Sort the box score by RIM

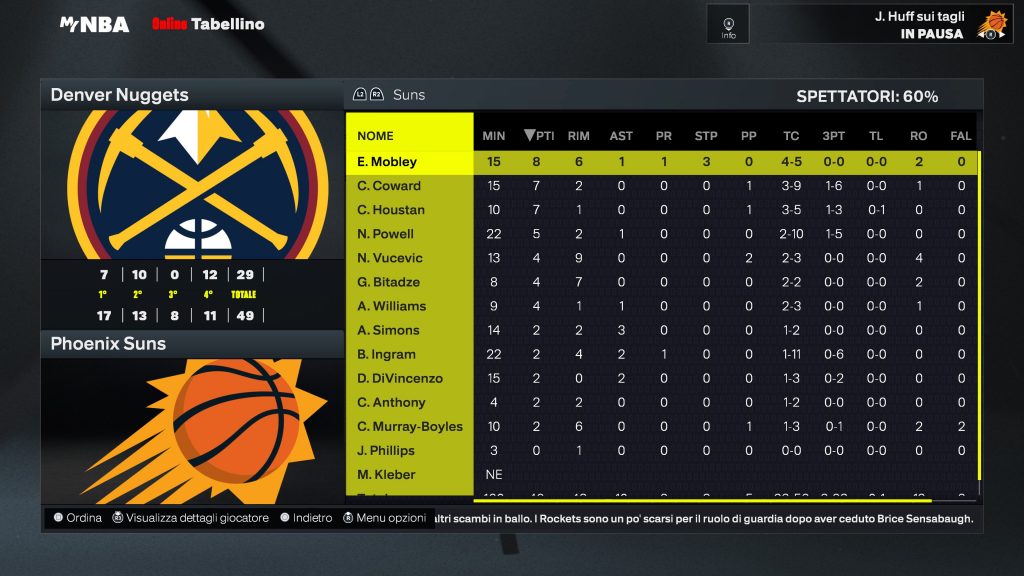tap(578, 136)
